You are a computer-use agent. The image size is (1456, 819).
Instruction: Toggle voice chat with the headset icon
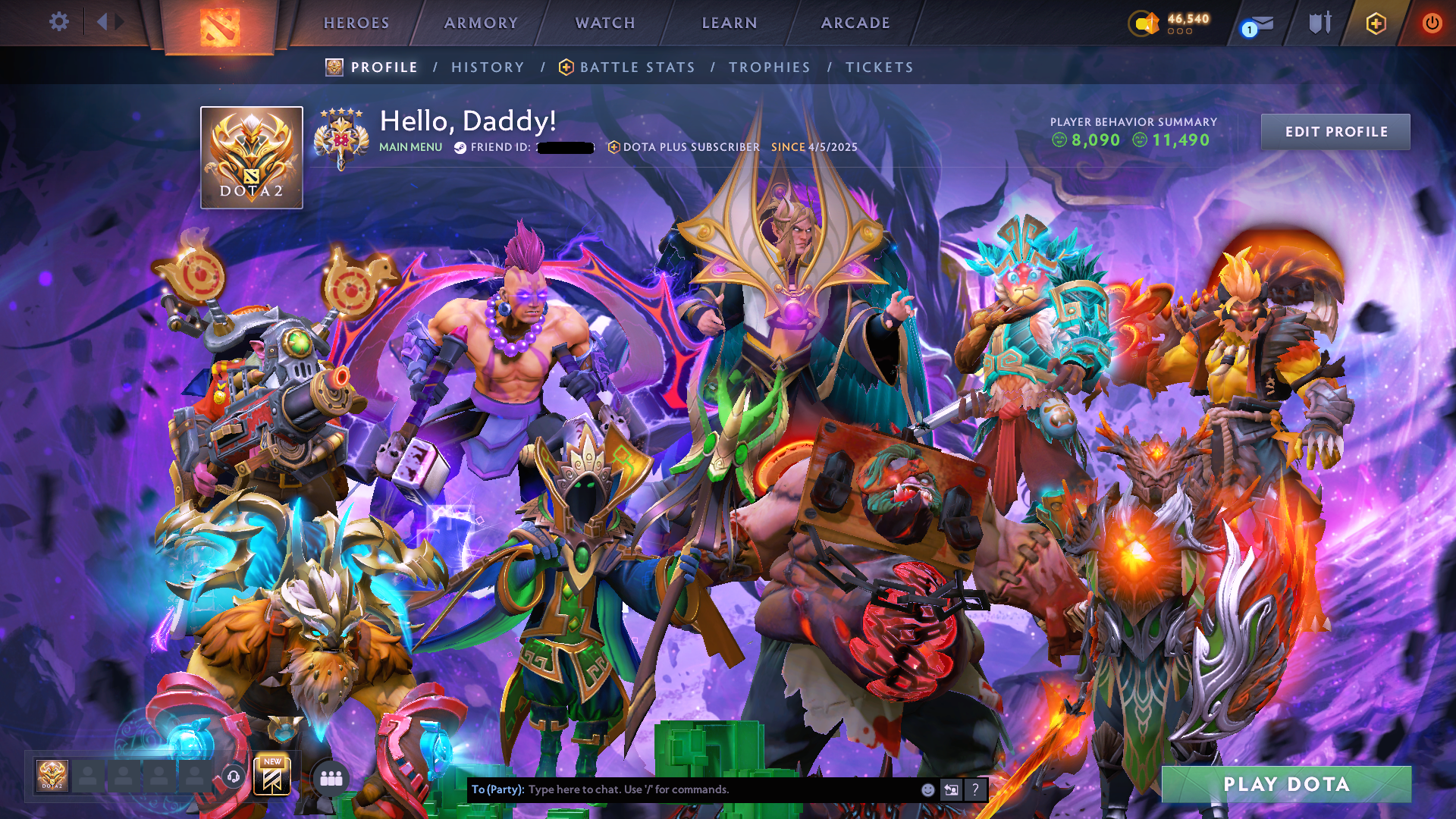point(233,777)
